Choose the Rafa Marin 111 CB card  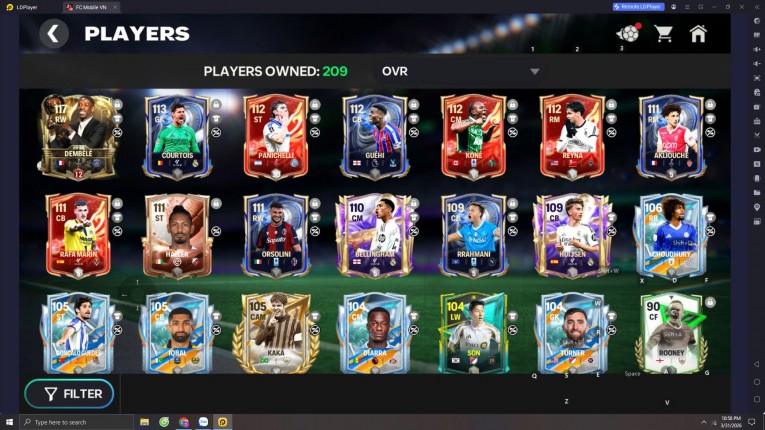[x=77, y=236]
